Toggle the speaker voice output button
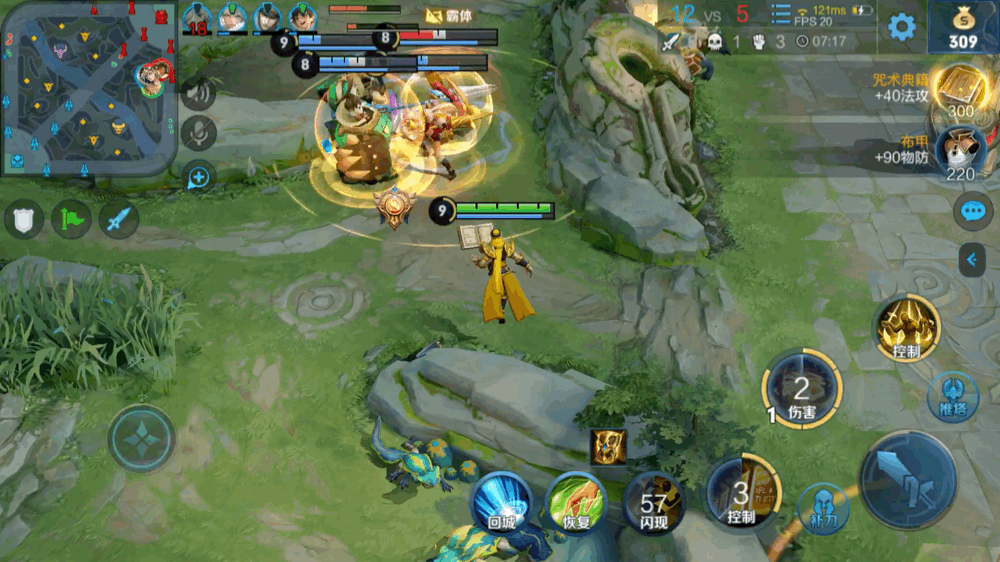Viewport: 1000px width, 562px height. click(199, 93)
